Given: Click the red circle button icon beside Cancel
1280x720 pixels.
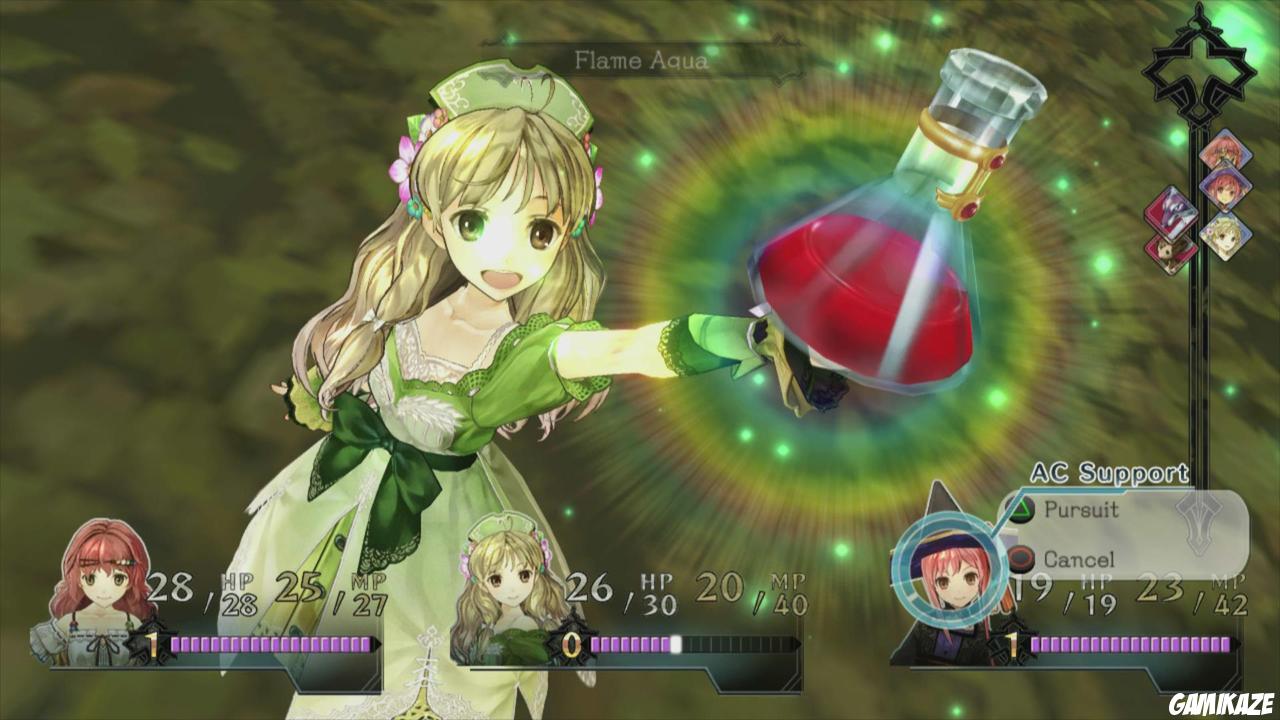Looking at the screenshot, I should pos(1020,558).
